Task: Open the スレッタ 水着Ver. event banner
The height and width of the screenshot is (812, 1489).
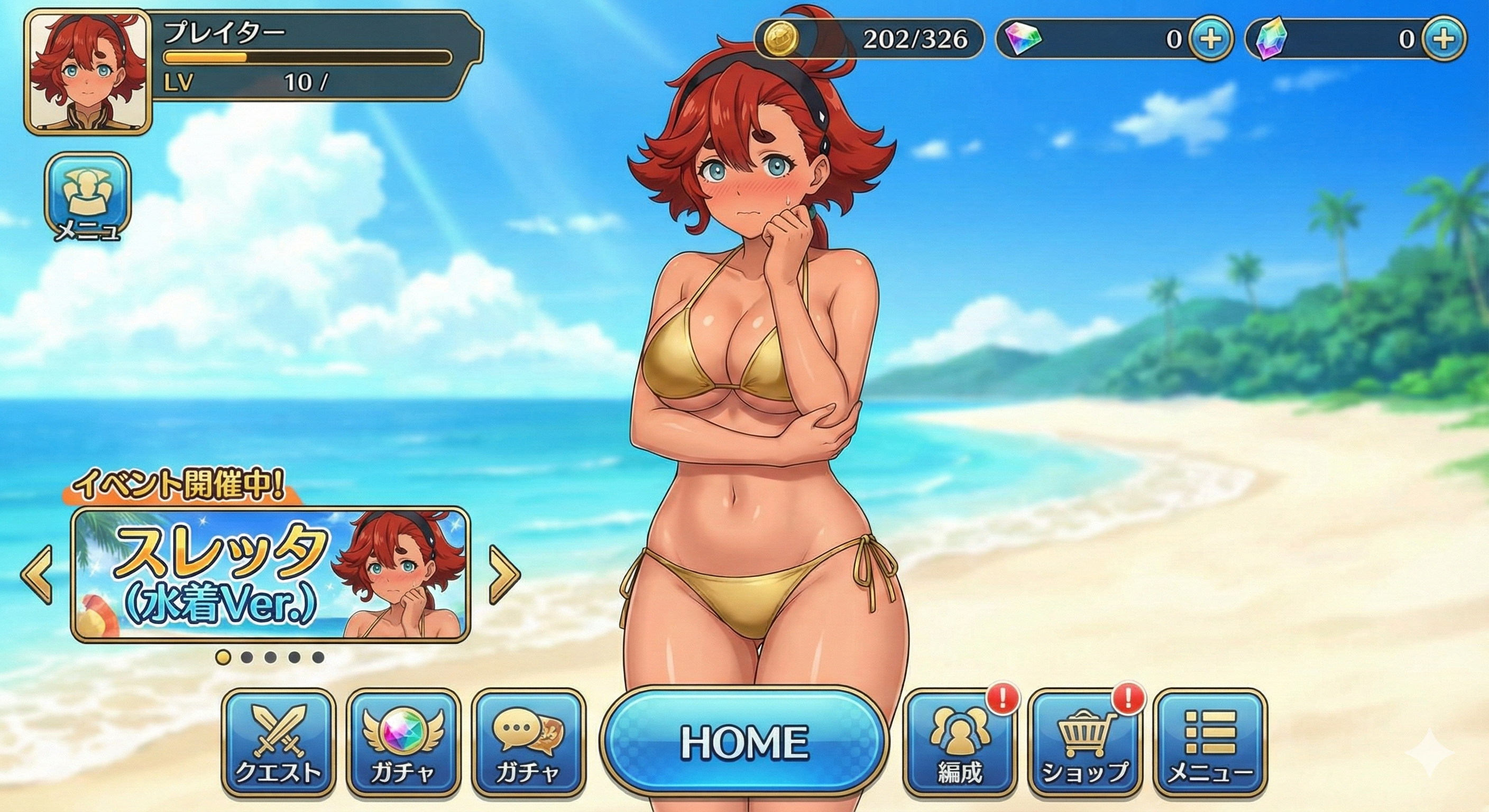Action: click(271, 575)
